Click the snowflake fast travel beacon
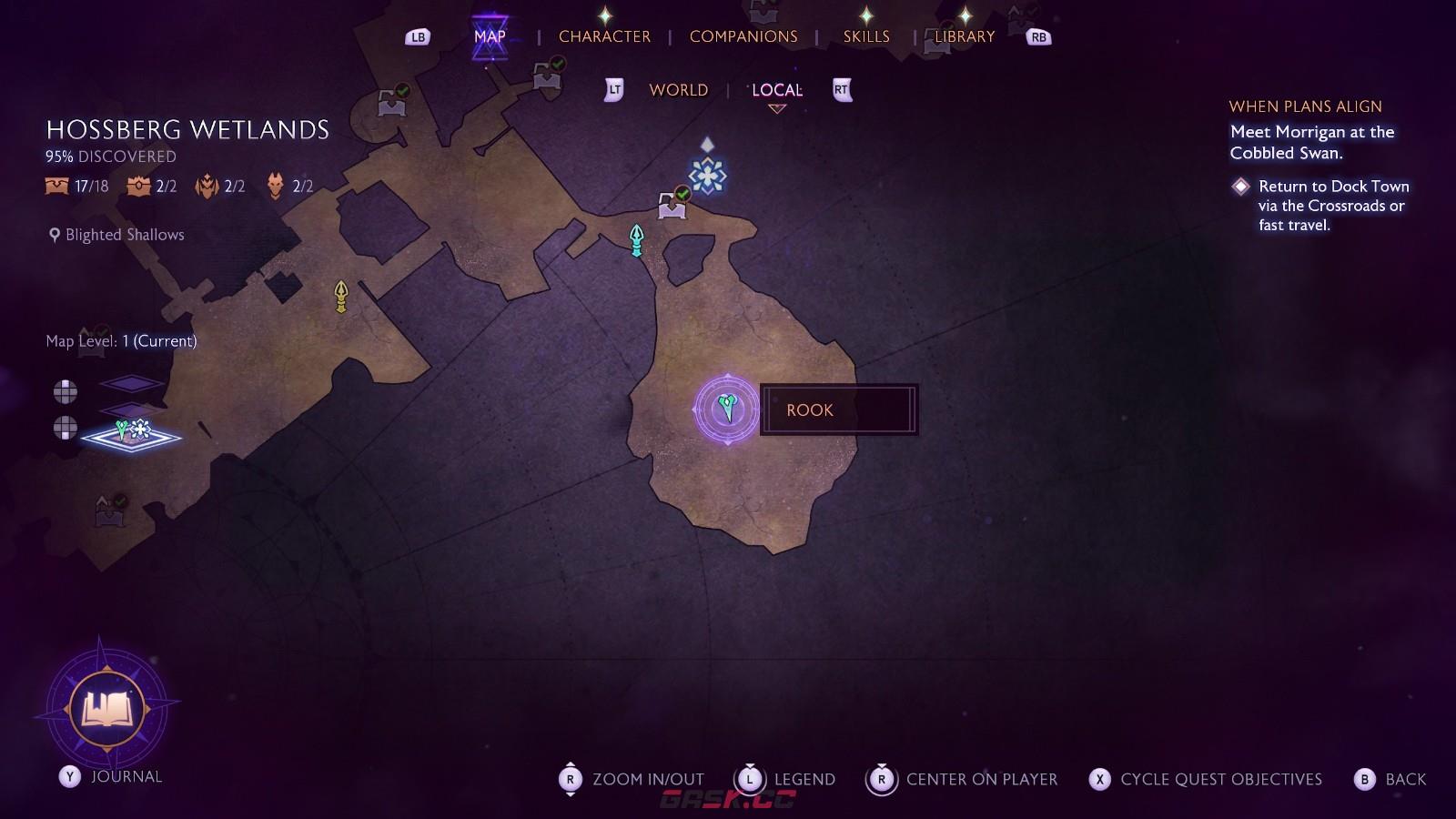 pos(707,175)
